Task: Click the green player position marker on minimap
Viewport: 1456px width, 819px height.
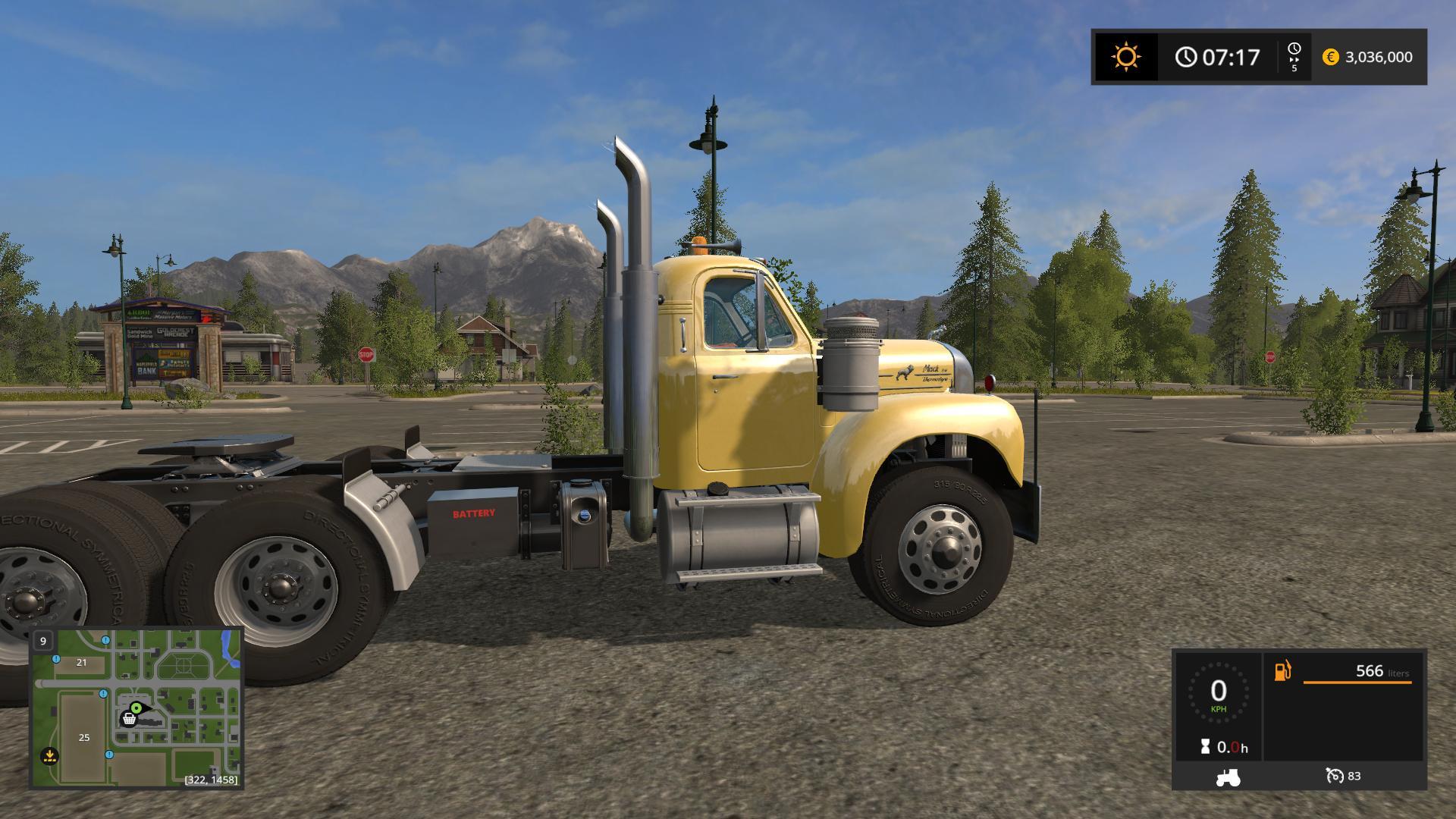Action: [x=136, y=708]
